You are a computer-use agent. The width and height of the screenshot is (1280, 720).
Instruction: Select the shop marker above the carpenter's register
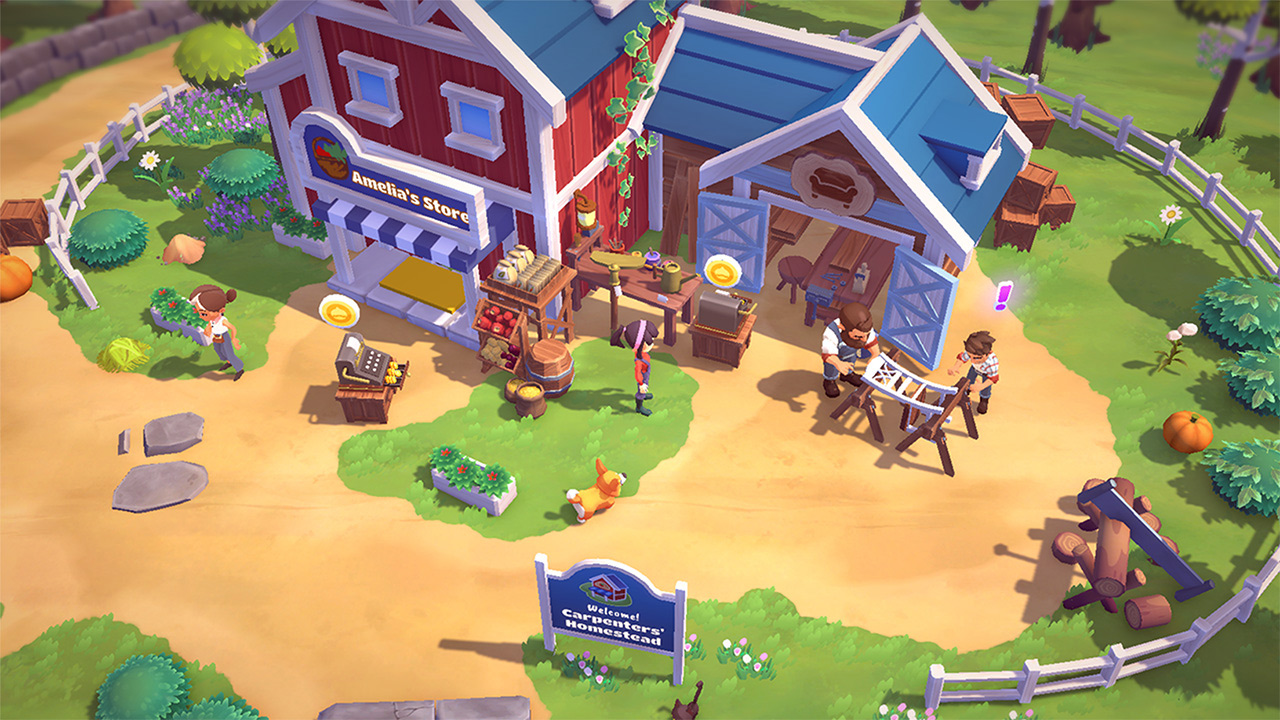(720, 271)
